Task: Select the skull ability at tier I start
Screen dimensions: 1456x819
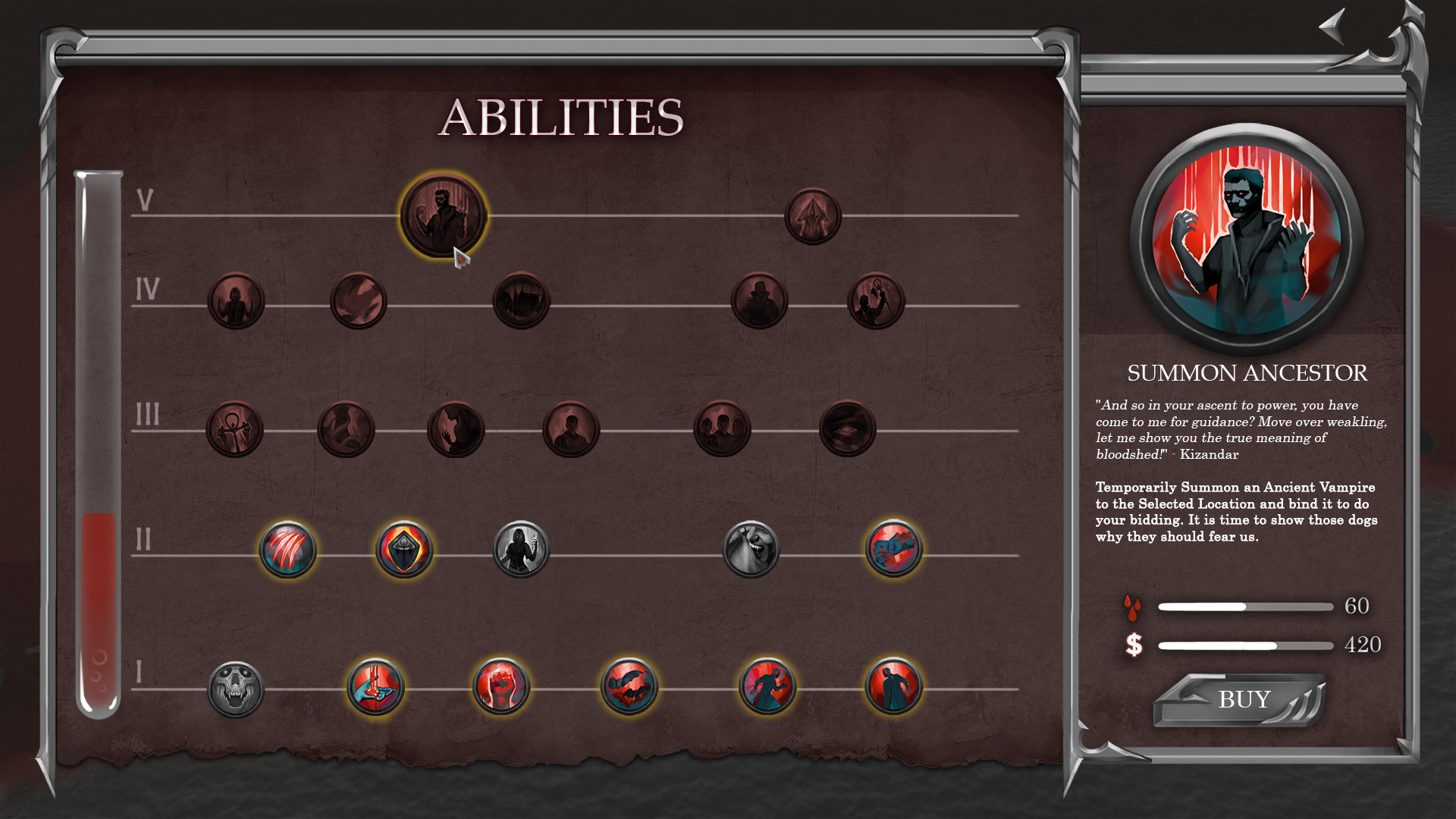Action: coord(235,686)
